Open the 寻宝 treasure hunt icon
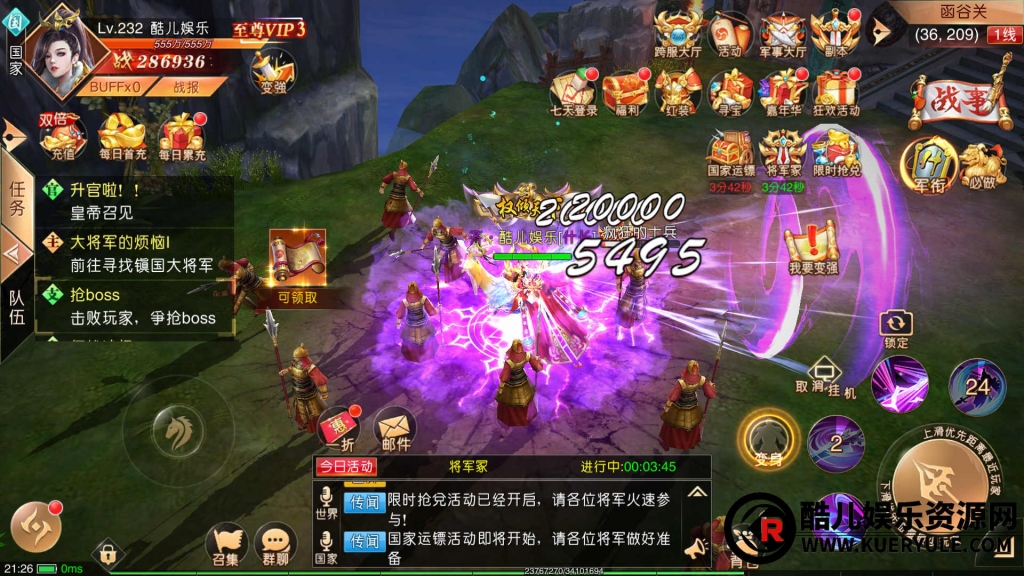This screenshot has width=1024, height=576. [x=730, y=91]
